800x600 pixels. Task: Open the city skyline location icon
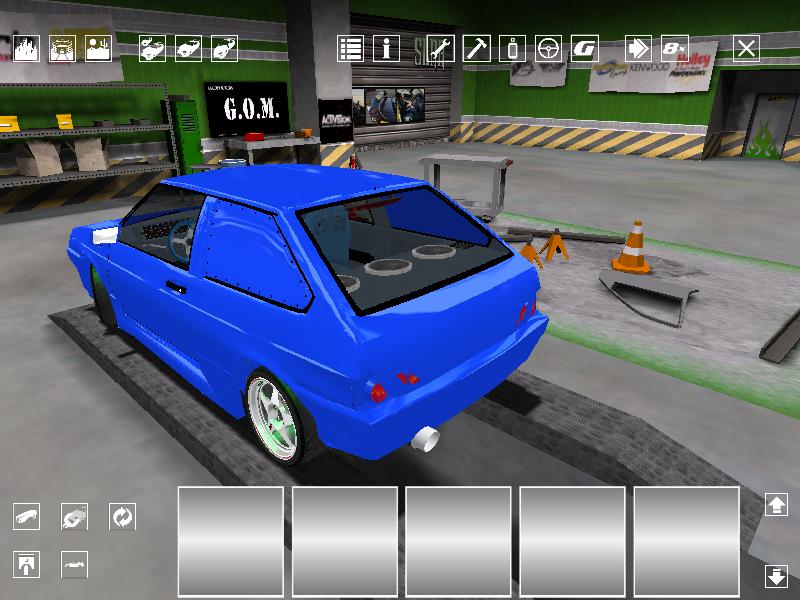coord(26,48)
